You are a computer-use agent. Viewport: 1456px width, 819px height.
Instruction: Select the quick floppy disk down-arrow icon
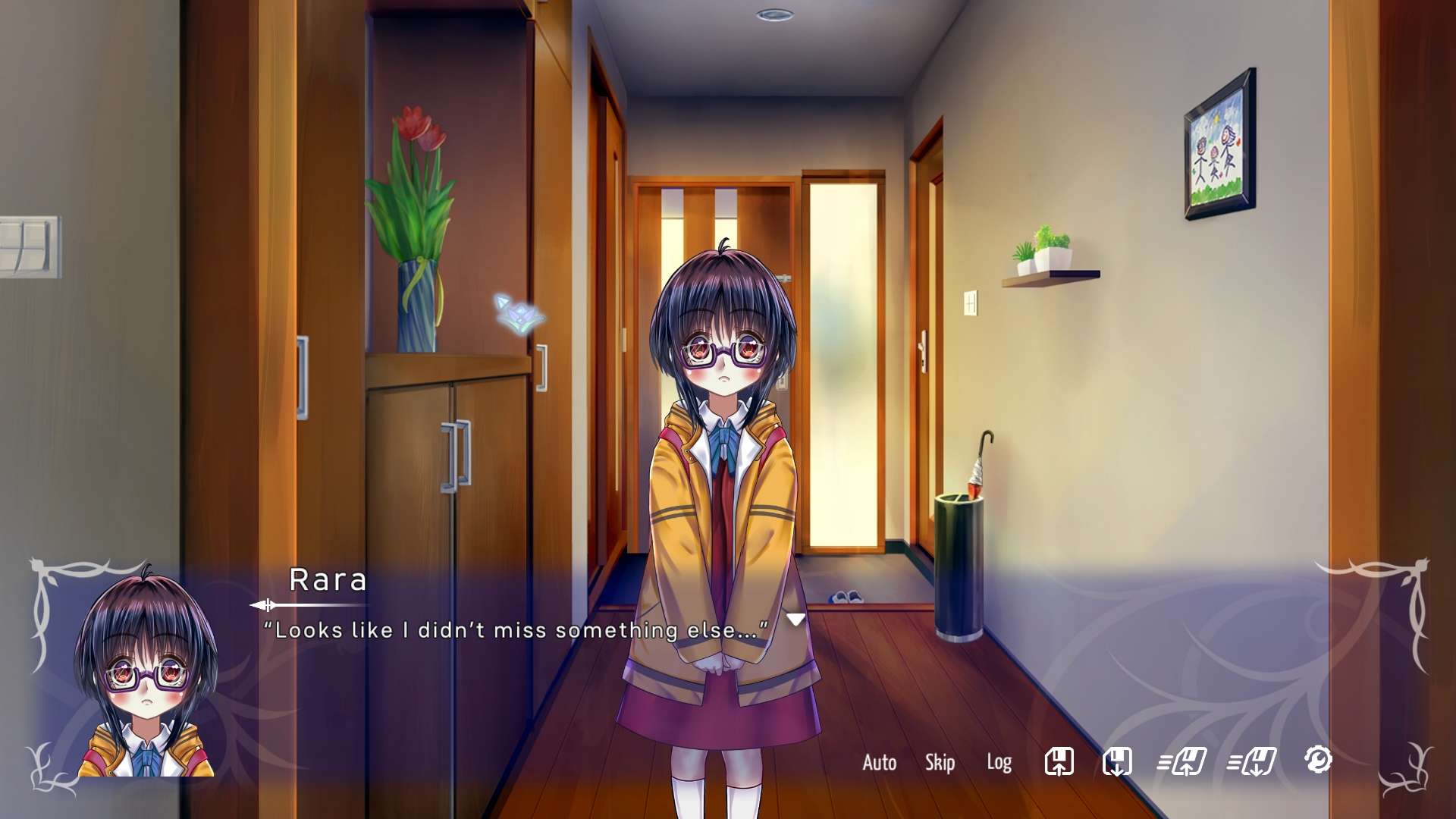pyautogui.click(x=1252, y=761)
